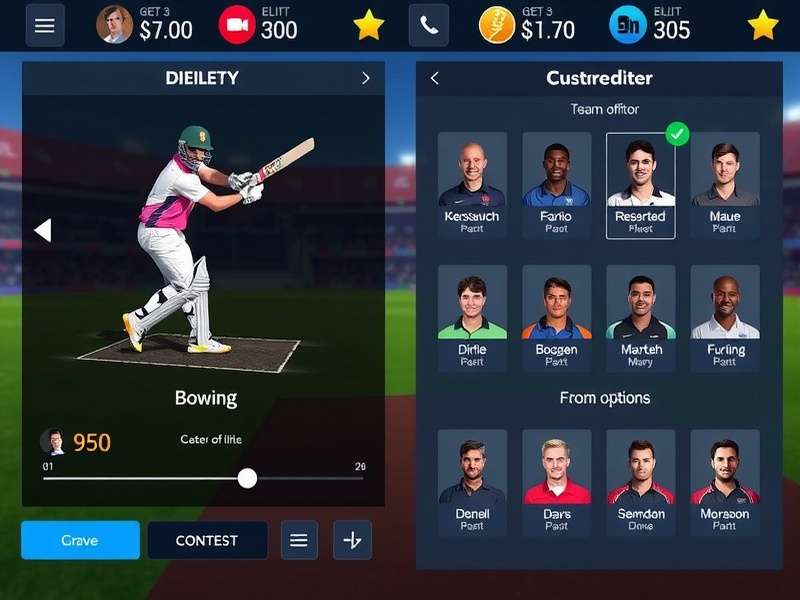Click the slider handle under Bowing
The image size is (800, 600).
[x=247, y=478]
